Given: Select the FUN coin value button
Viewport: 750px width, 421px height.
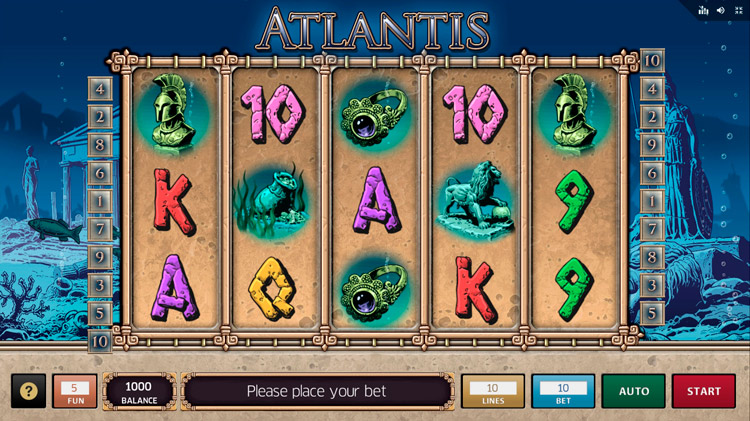Looking at the screenshot, I should [74, 391].
